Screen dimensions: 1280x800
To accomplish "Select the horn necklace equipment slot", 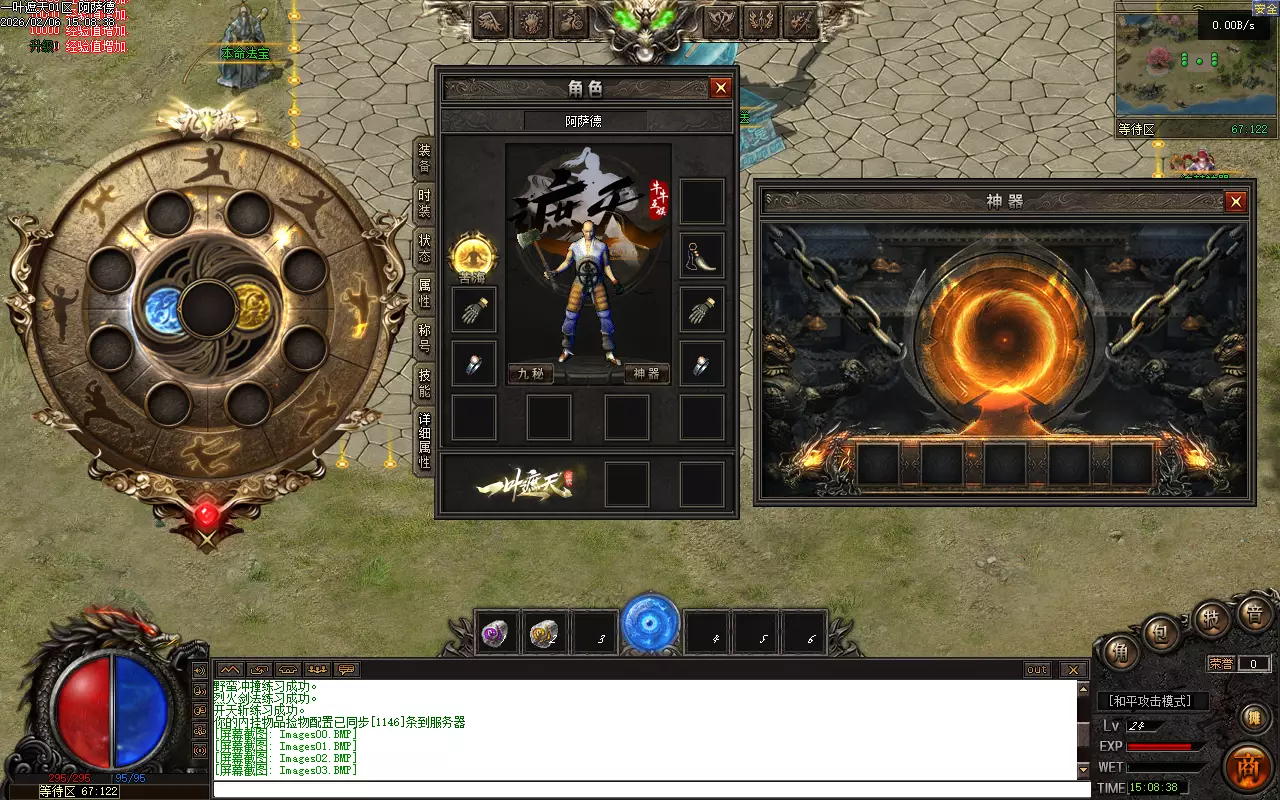I will point(702,255).
